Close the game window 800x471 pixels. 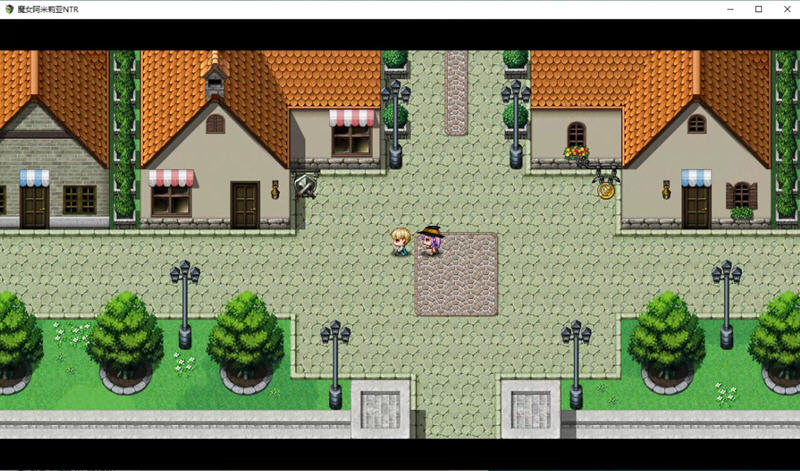pos(785,9)
